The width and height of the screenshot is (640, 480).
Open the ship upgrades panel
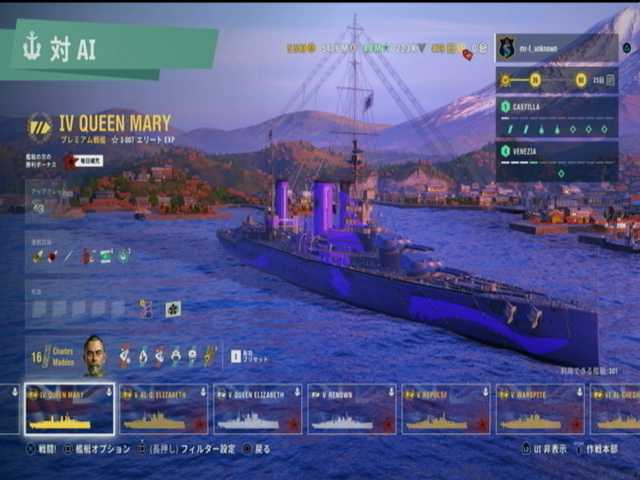tap(40, 207)
